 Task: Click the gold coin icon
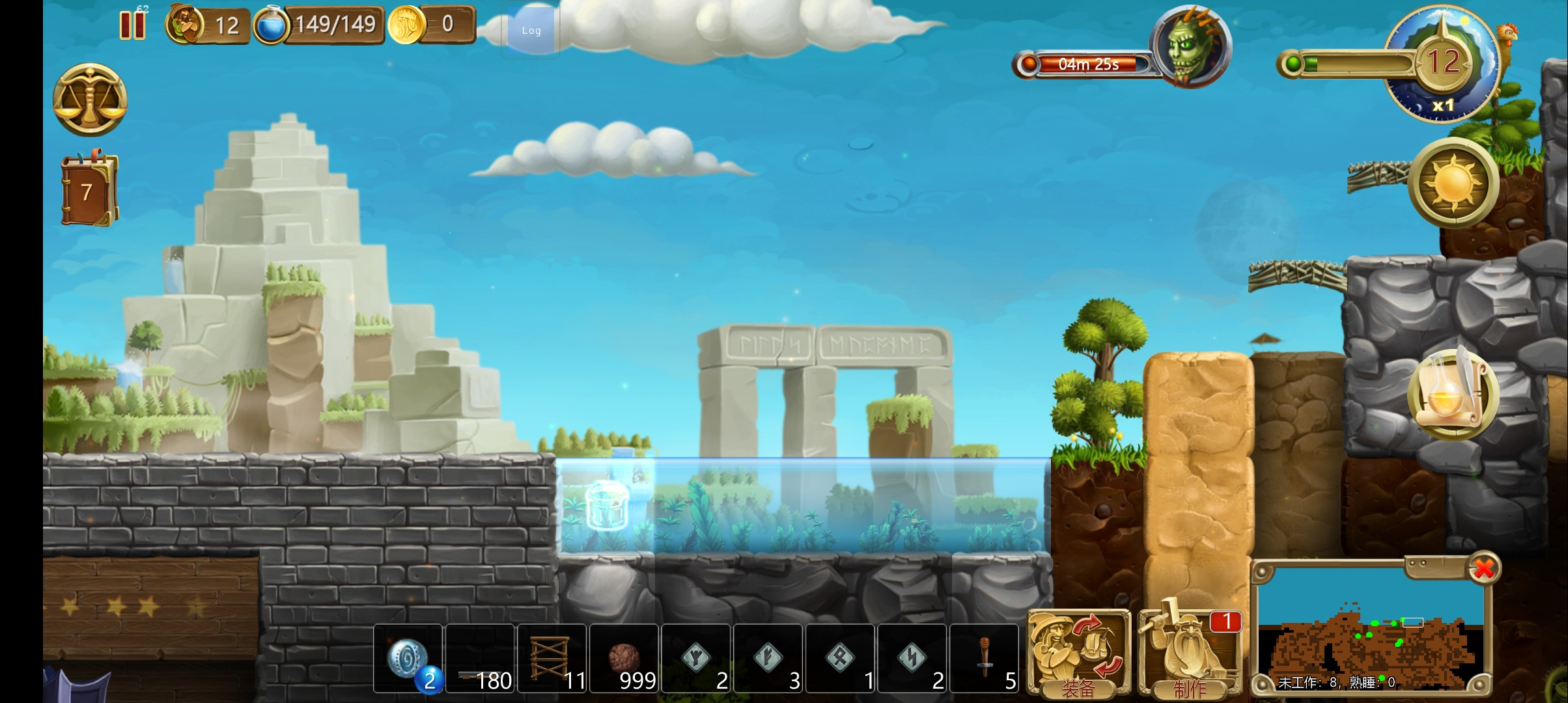(x=407, y=25)
